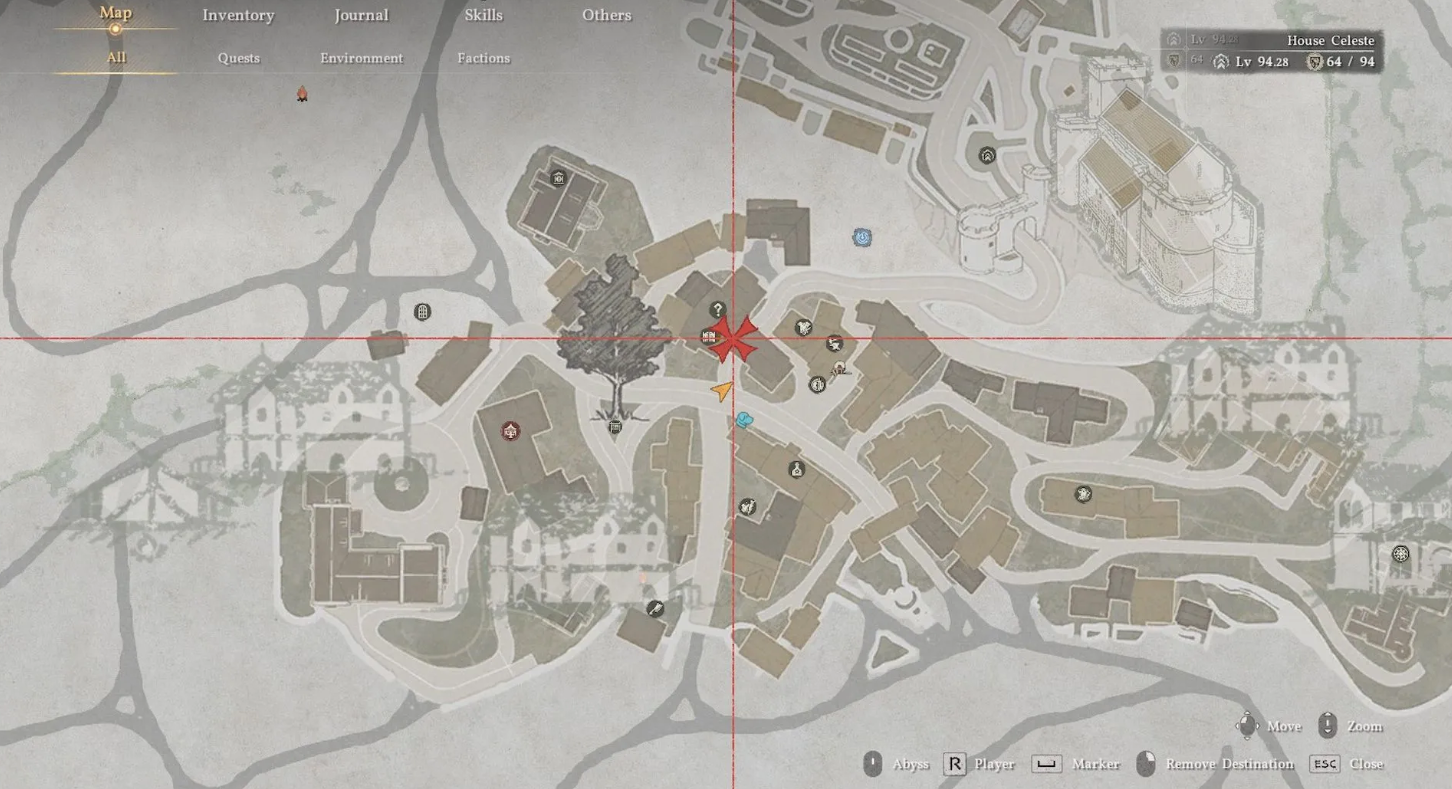Select the Others tab
This screenshot has height=789, width=1452.
coord(606,15)
